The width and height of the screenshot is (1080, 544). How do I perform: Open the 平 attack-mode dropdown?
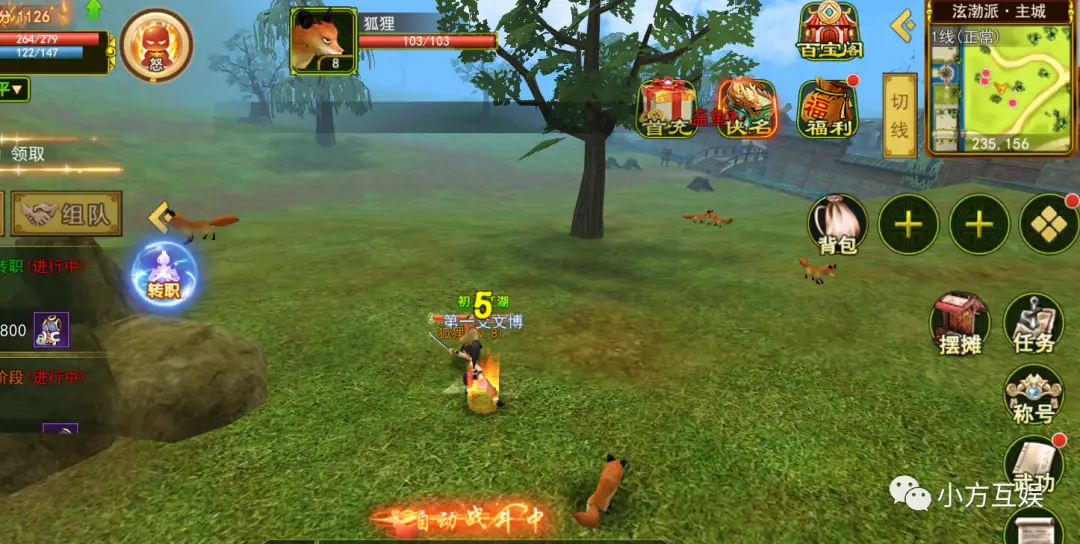tap(14, 90)
